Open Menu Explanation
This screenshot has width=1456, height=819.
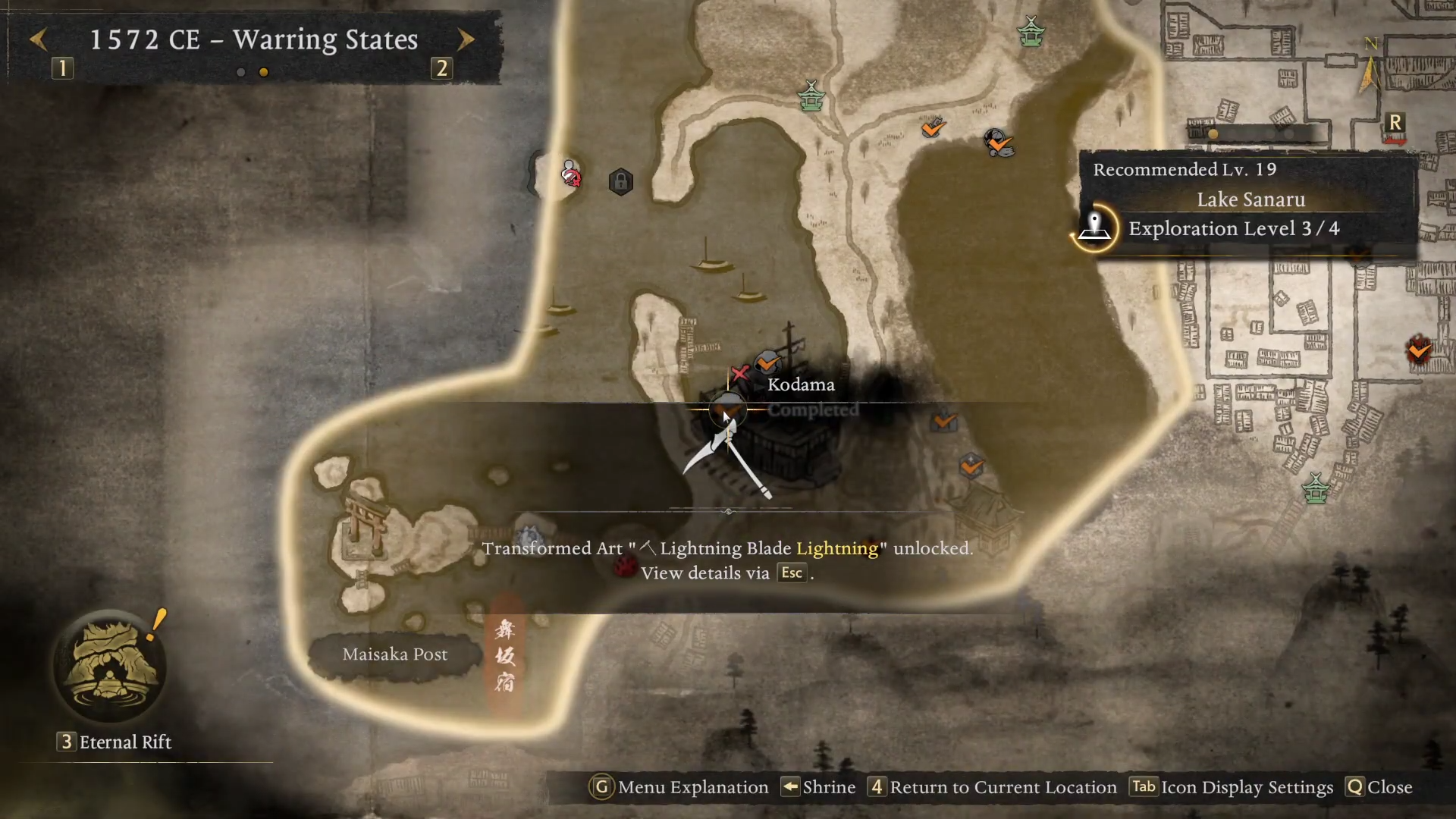coord(679,787)
